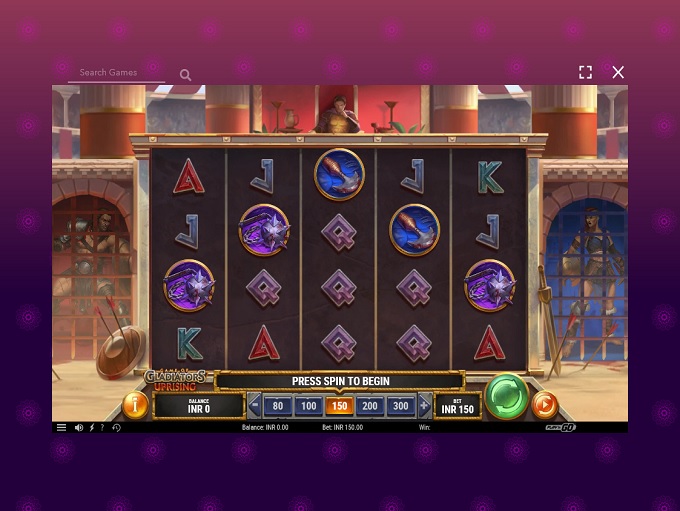
Task: Click the Search Games field
Action: (x=116, y=73)
